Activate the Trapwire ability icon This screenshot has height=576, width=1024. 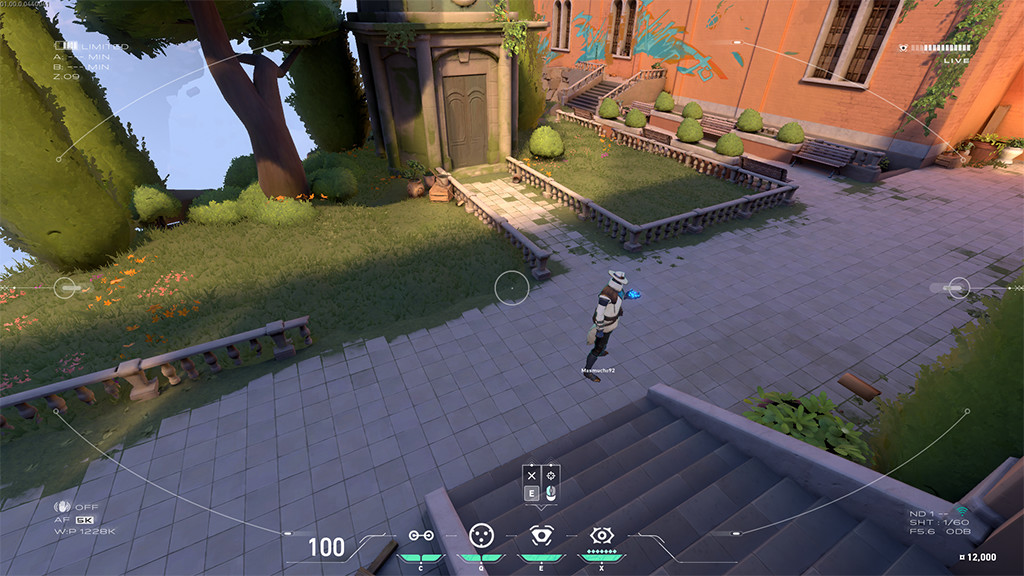[x=421, y=536]
